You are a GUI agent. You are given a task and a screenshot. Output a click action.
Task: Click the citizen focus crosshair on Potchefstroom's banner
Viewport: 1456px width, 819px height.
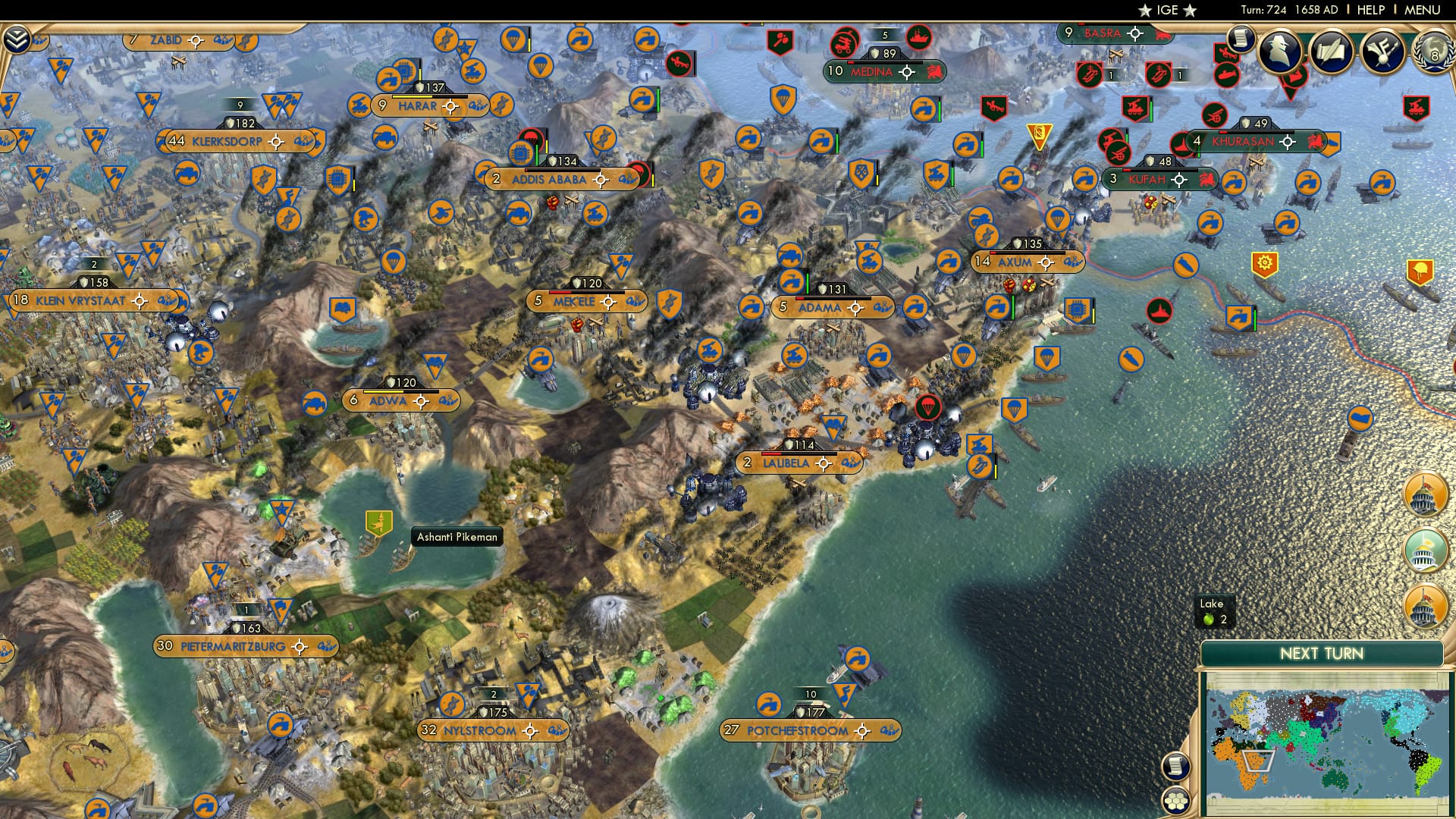pos(862,731)
